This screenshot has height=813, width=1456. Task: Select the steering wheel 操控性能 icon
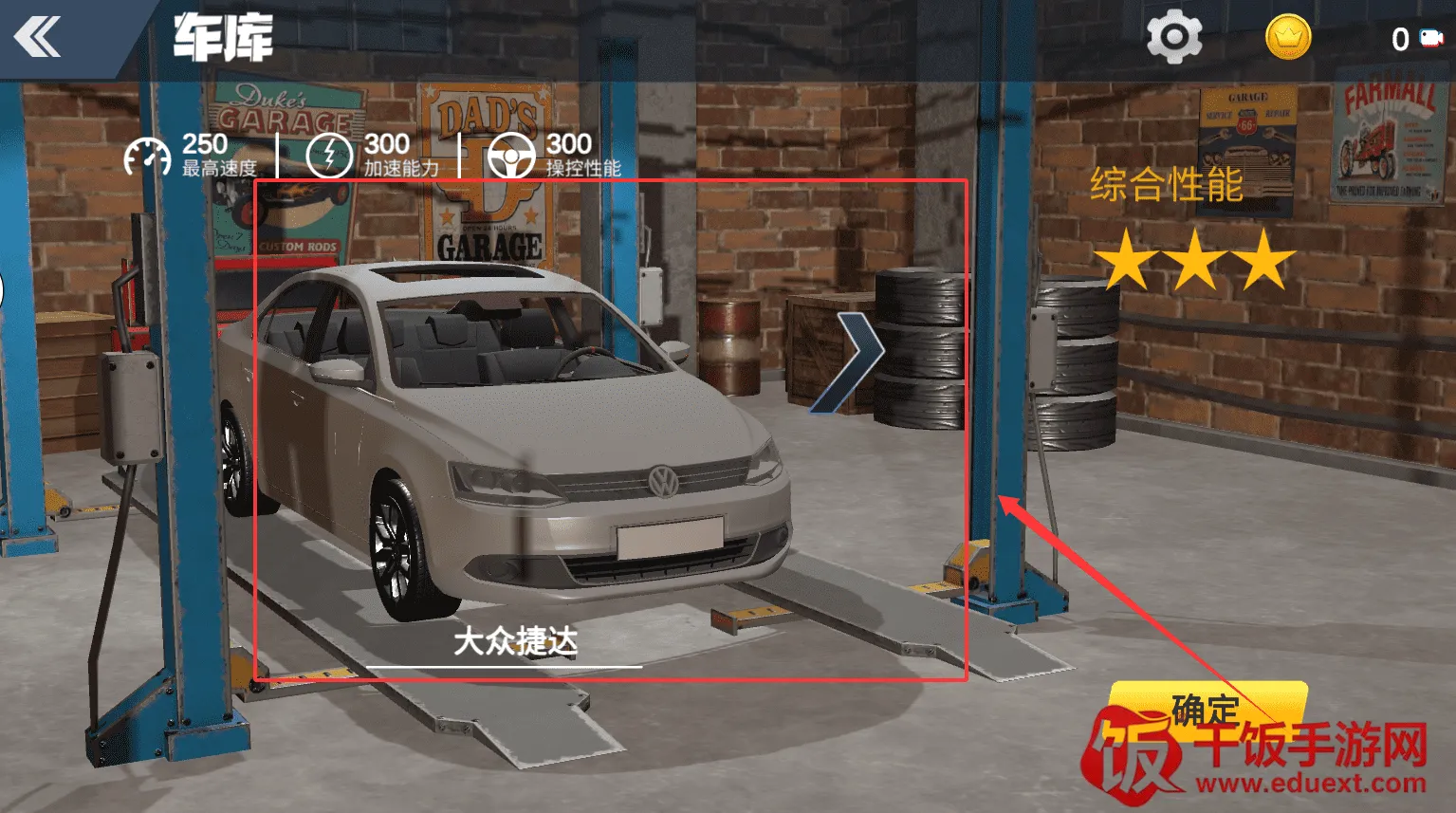coord(513,155)
